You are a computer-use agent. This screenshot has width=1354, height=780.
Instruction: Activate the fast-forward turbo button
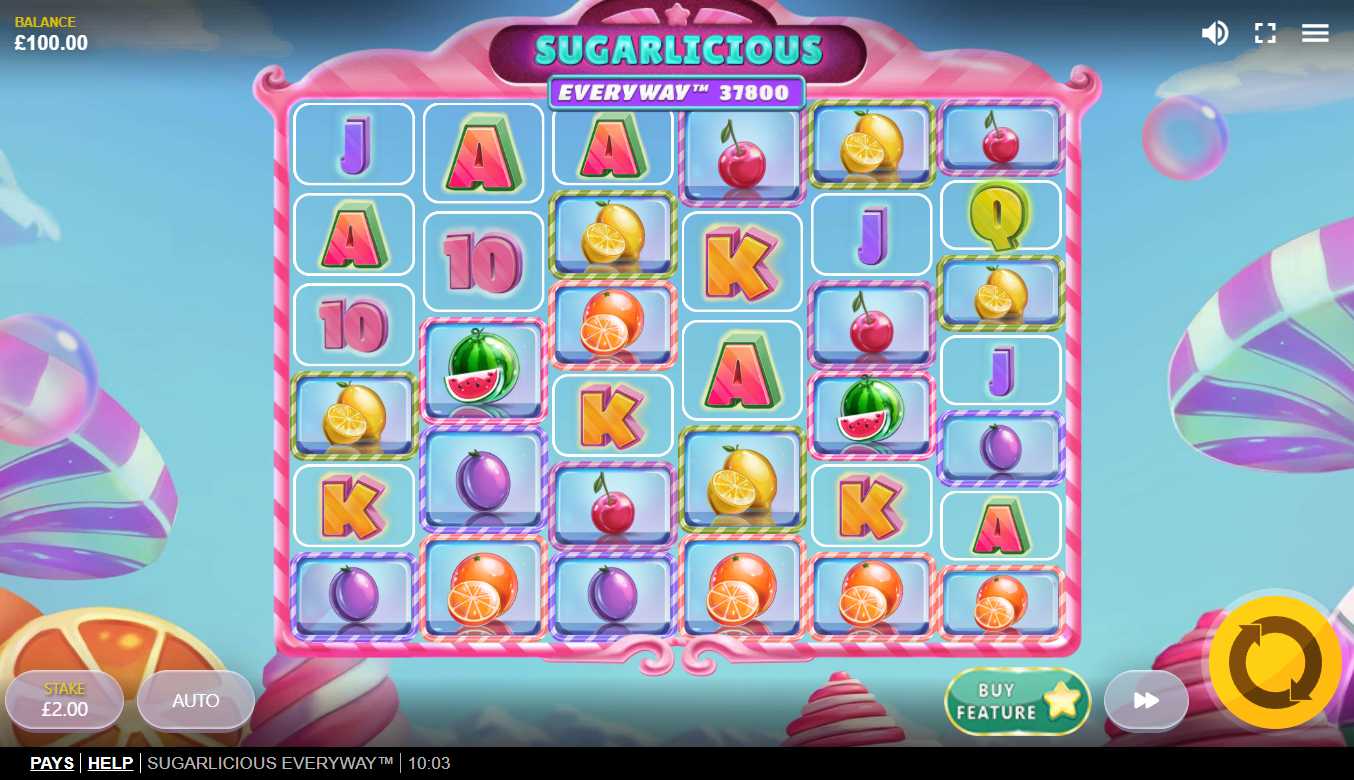point(1146,701)
